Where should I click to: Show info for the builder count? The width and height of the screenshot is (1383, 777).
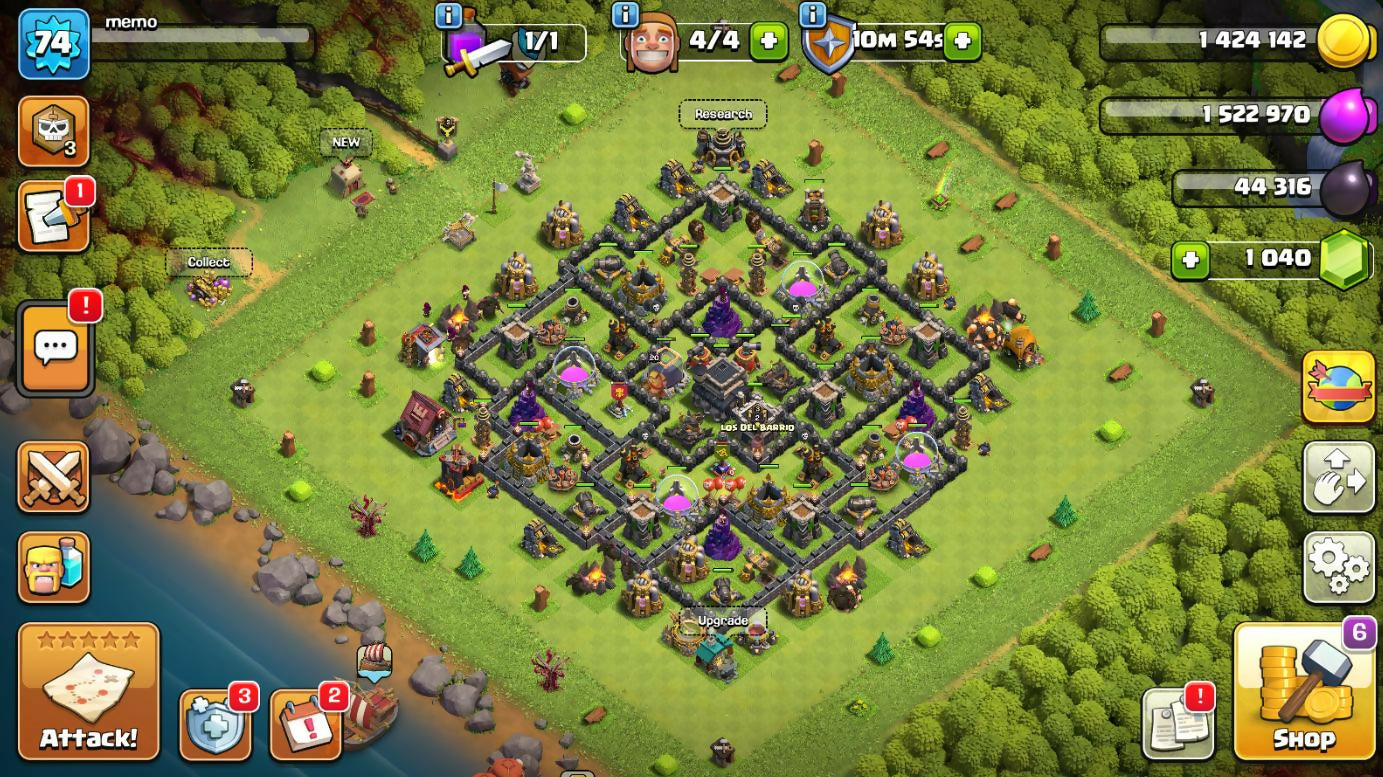coord(625,15)
